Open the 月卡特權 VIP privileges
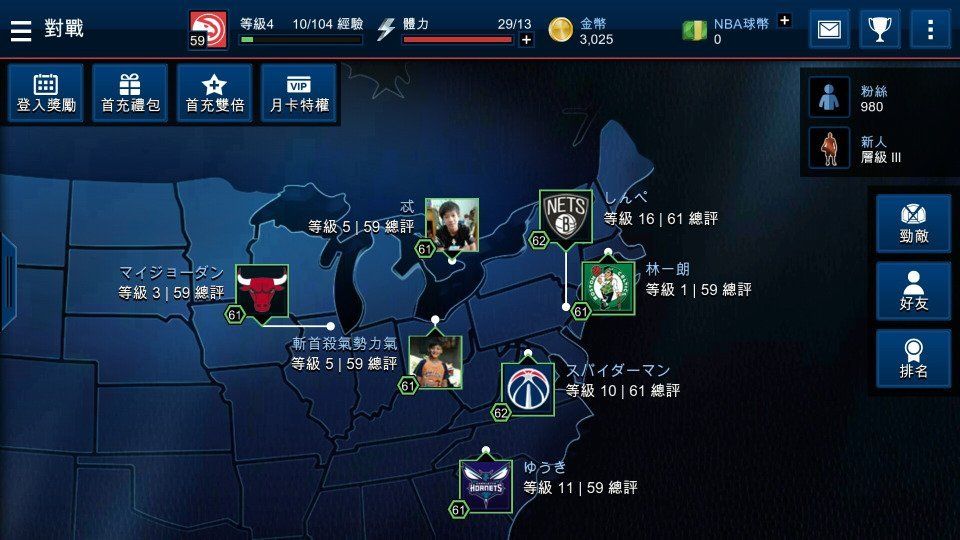This screenshot has width=960, height=540. pyautogui.click(x=298, y=93)
